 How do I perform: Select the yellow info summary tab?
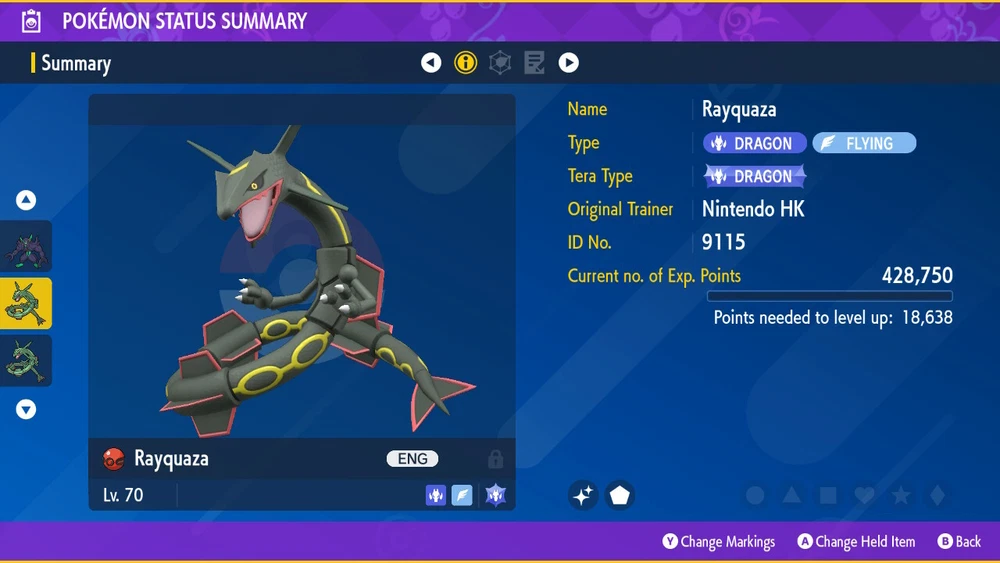click(x=466, y=63)
